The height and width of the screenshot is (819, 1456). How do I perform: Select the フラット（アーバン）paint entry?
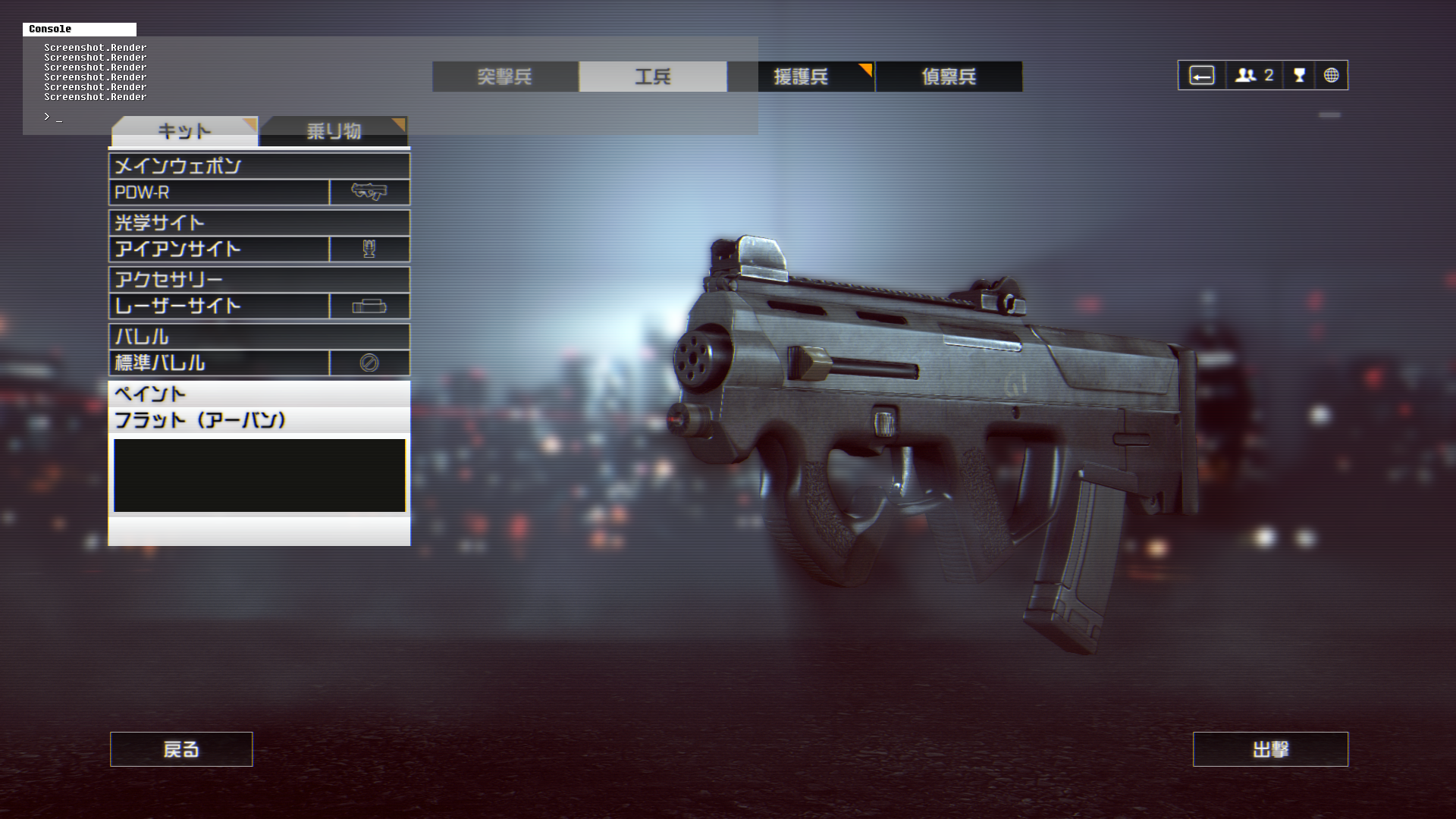259,420
